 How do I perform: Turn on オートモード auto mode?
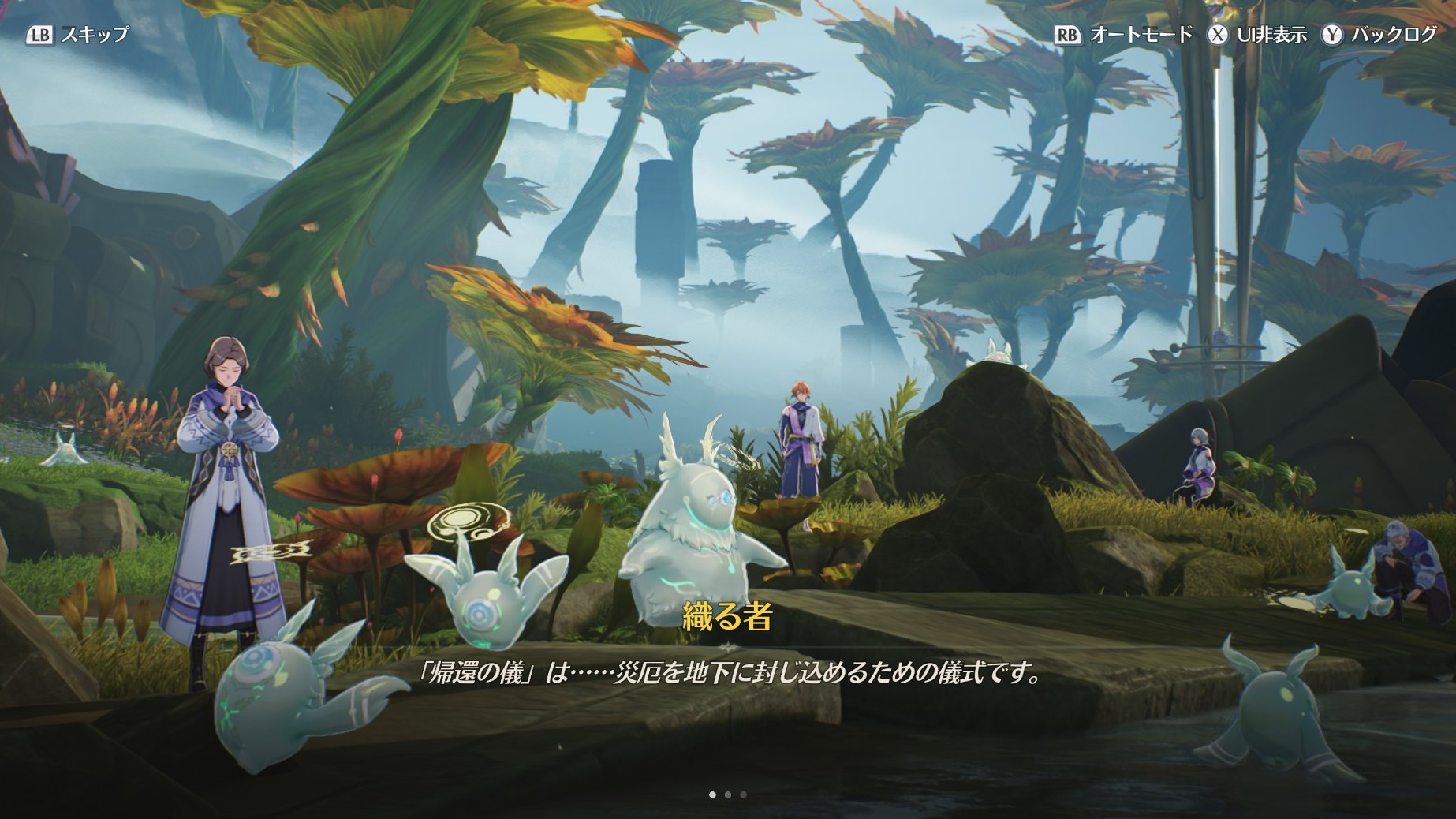pos(1124,35)
